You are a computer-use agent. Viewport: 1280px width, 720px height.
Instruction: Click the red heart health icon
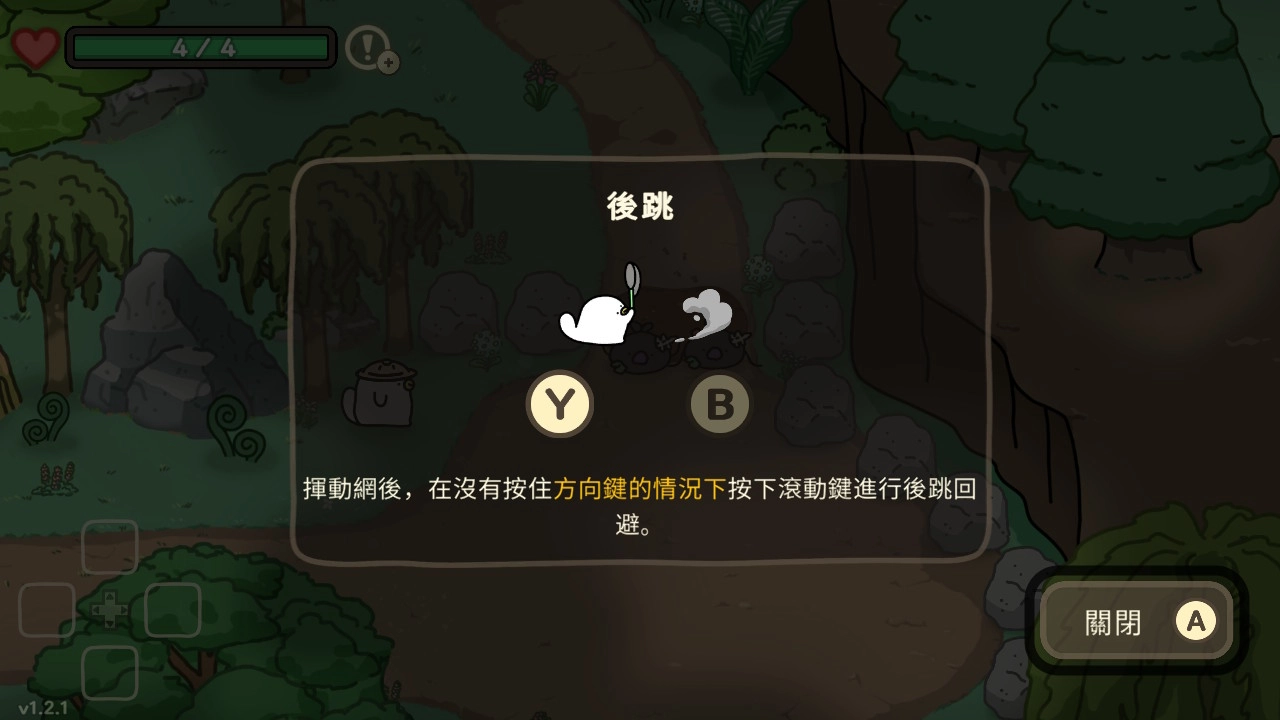(x=36, y=48)
